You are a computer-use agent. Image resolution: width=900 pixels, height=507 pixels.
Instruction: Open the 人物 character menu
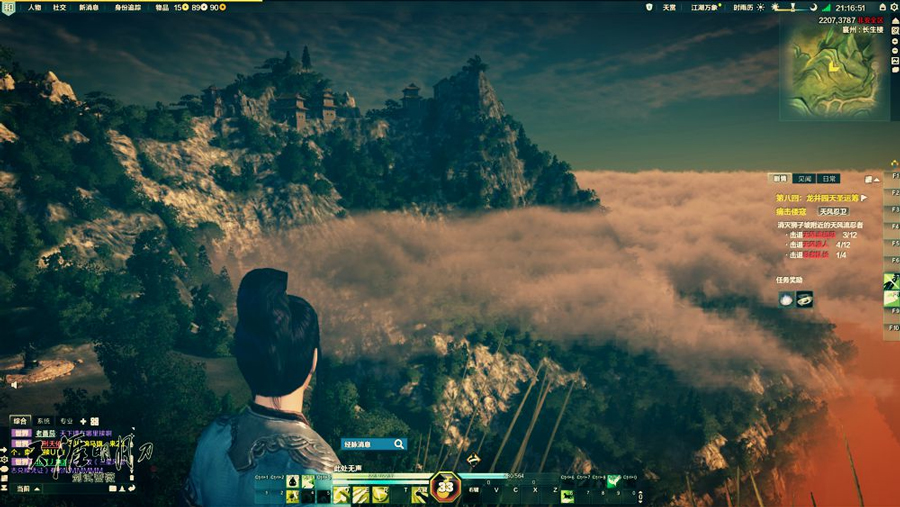35,7
